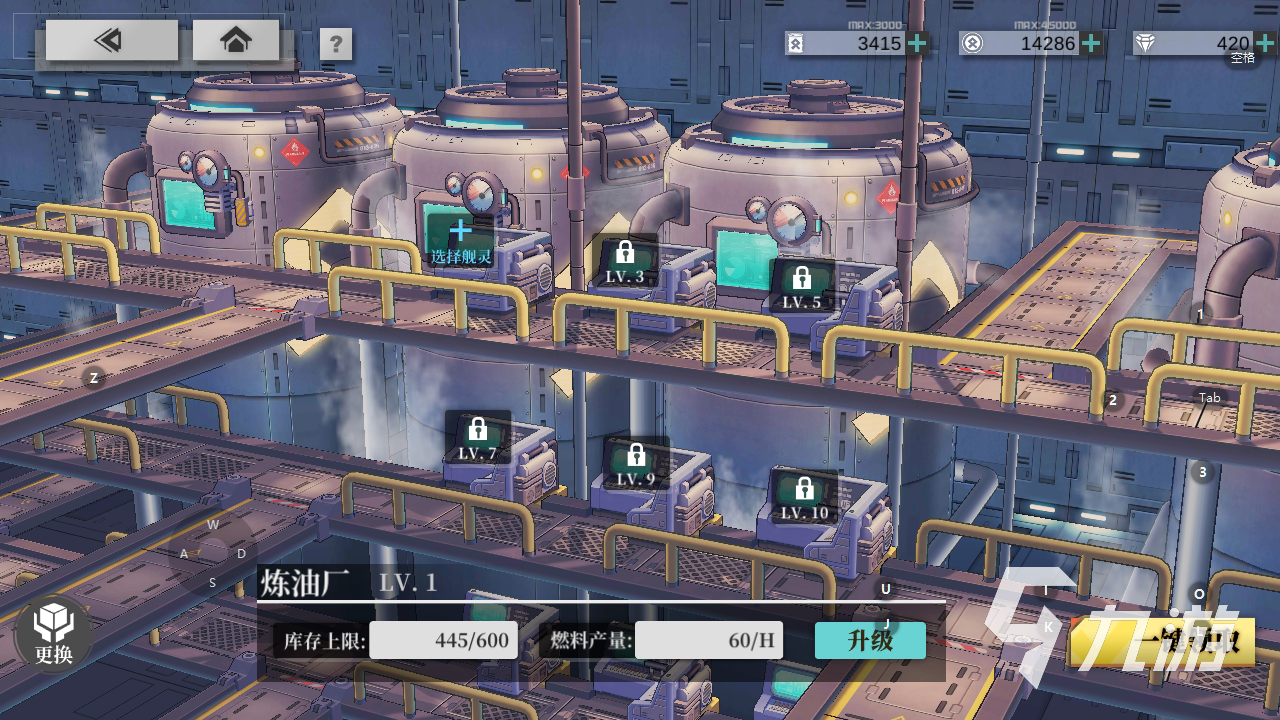Add more of the 3415 resource
This screenshot has width=1280, height=720.
[x=917, y=43]
